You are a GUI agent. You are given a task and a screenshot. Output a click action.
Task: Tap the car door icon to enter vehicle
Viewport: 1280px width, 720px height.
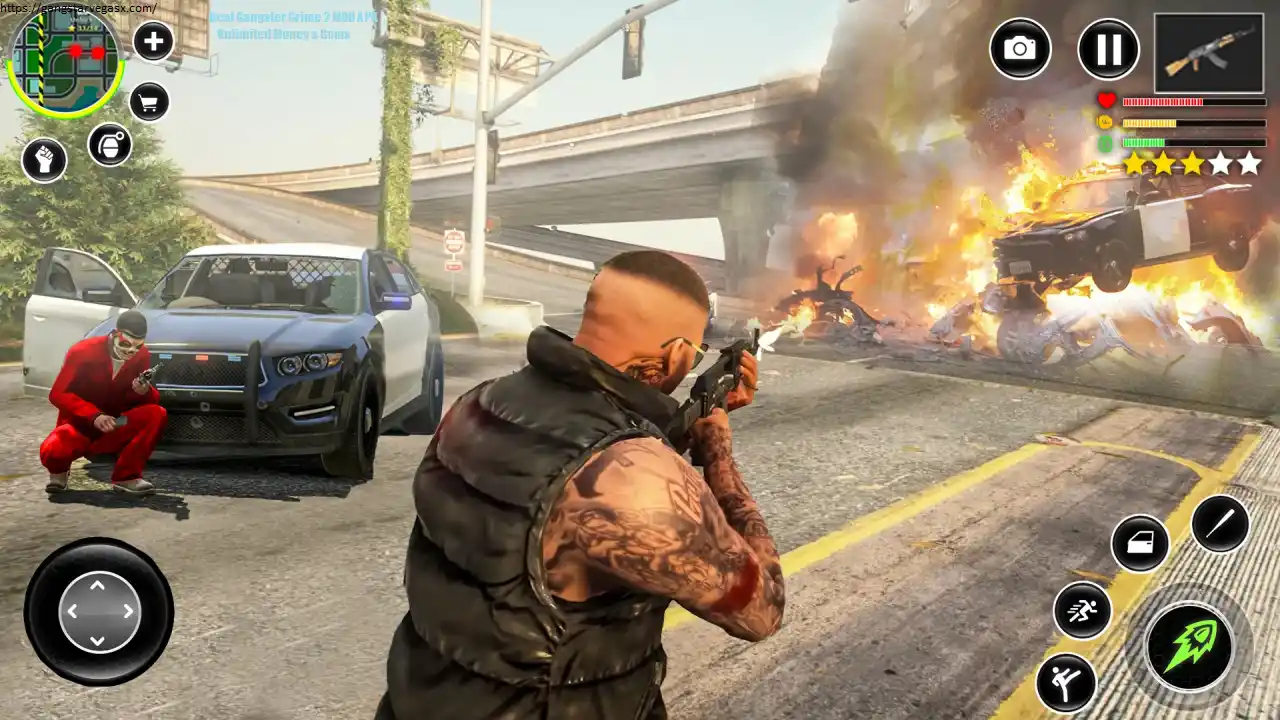pos(1140,545)
